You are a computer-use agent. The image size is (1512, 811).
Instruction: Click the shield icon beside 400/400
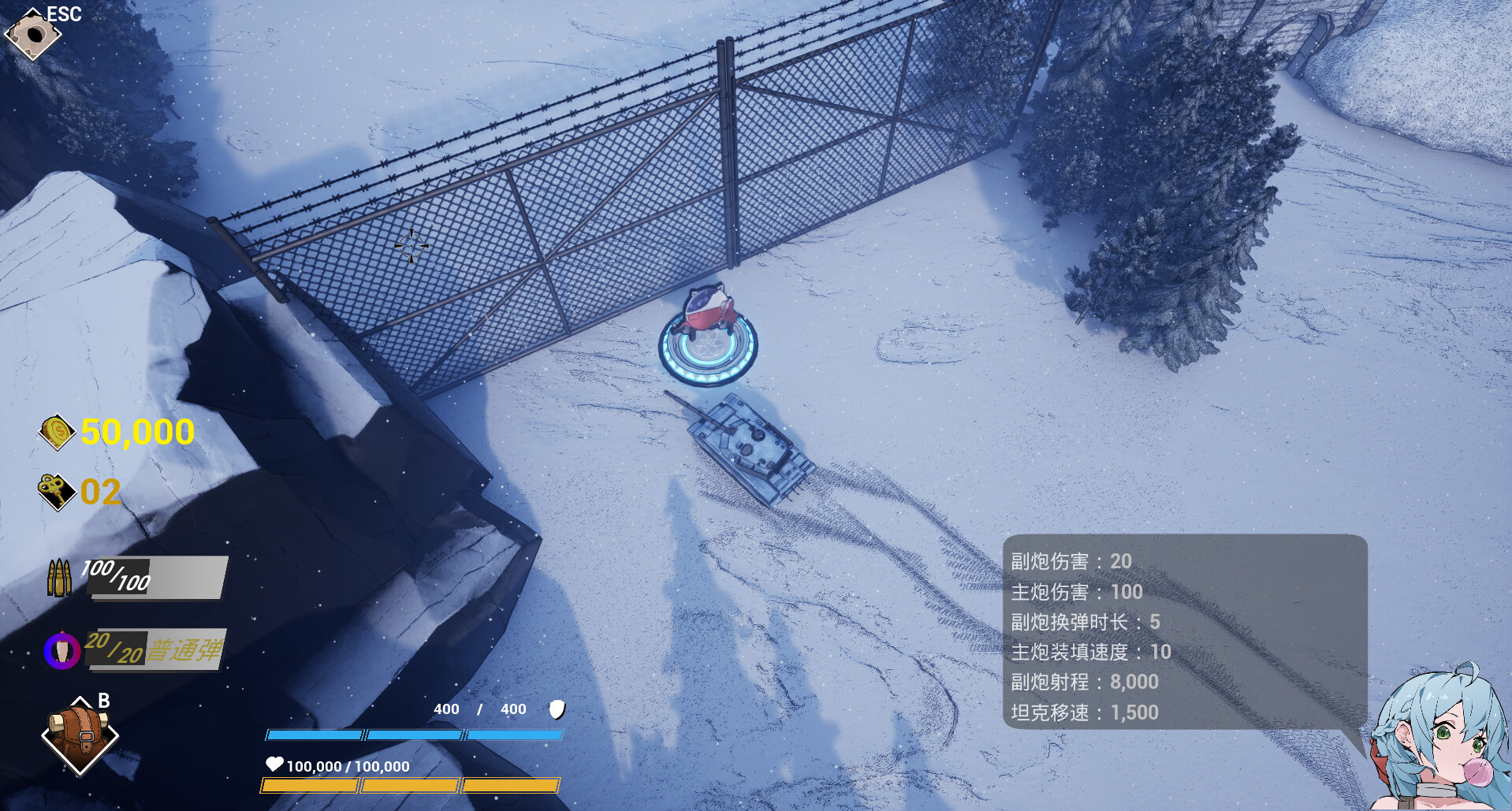556,710
